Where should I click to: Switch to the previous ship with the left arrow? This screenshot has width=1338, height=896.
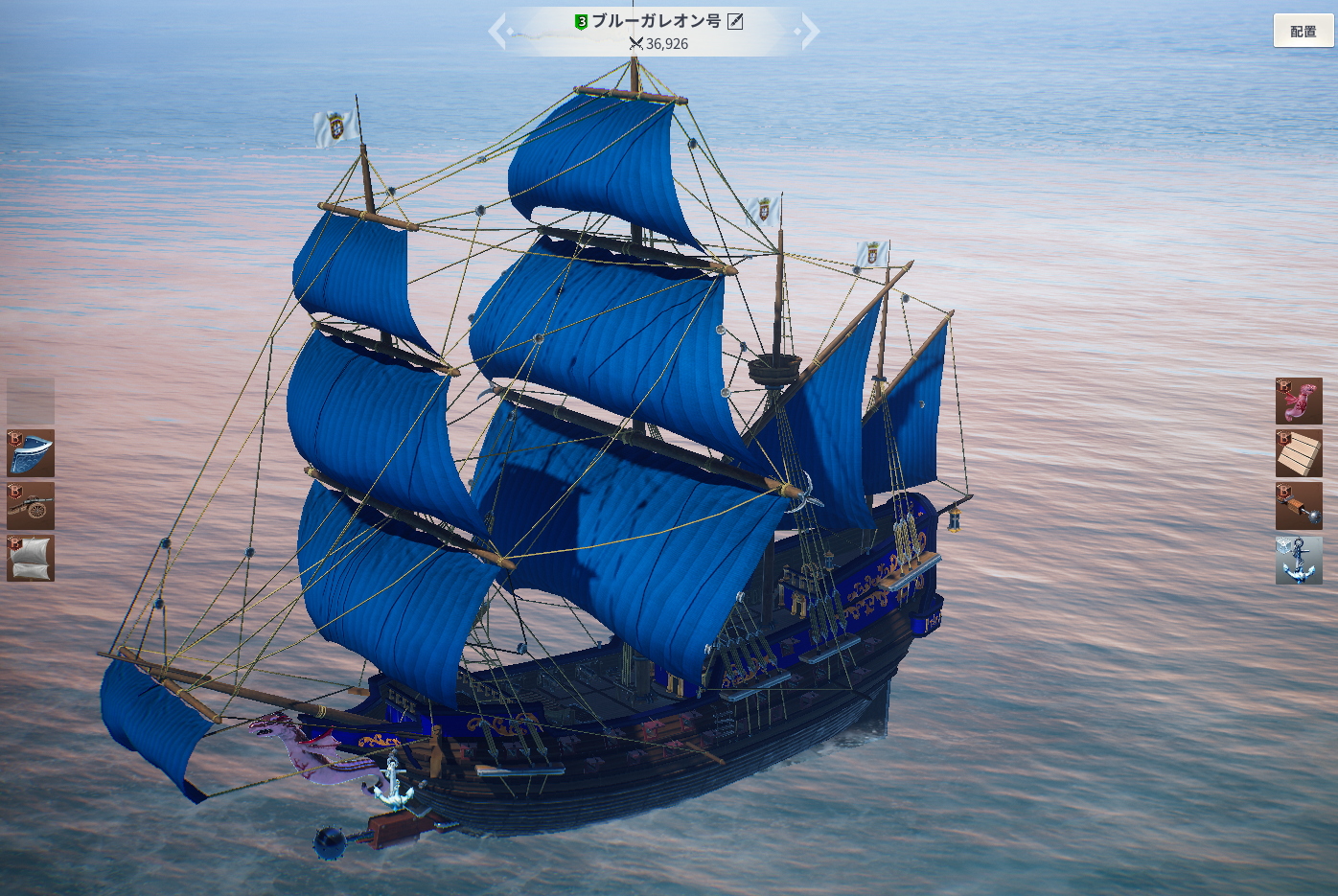[496, 32]
